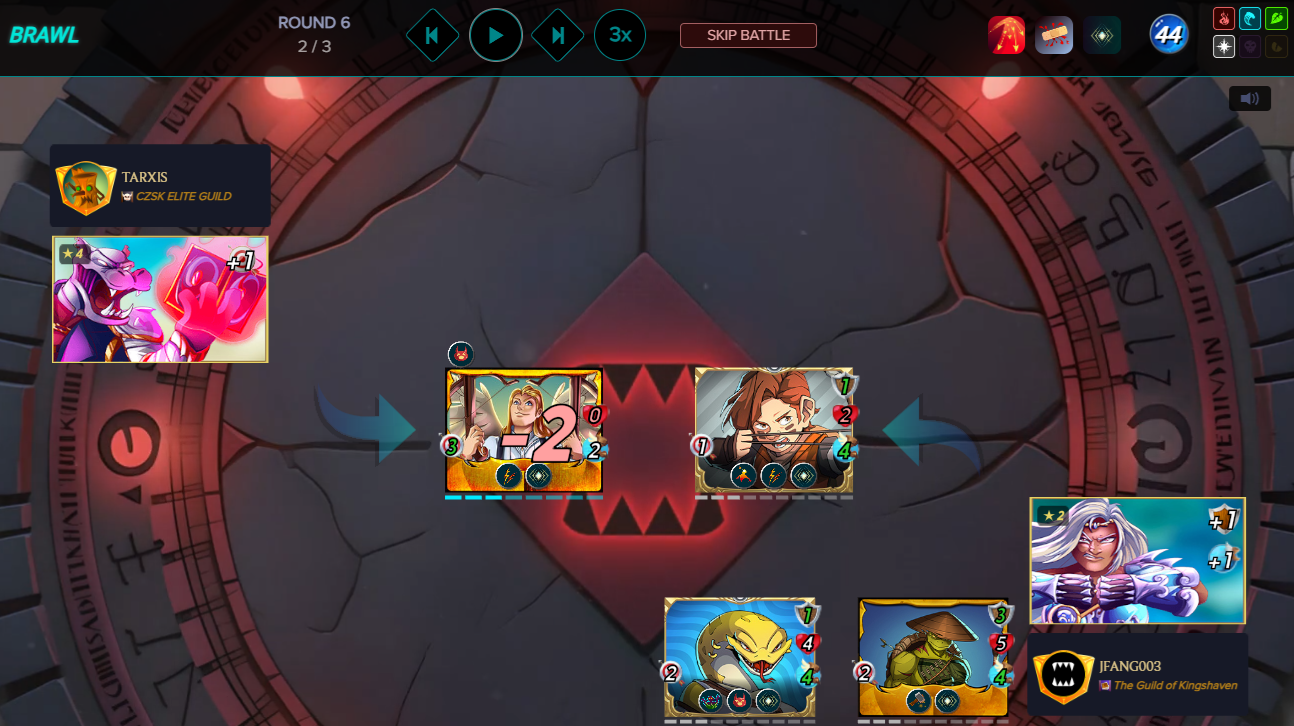Choose the green leaf earth splinter icon
The height and width of the screenshot is (726, 1294).
click(x=1276, y=18)
